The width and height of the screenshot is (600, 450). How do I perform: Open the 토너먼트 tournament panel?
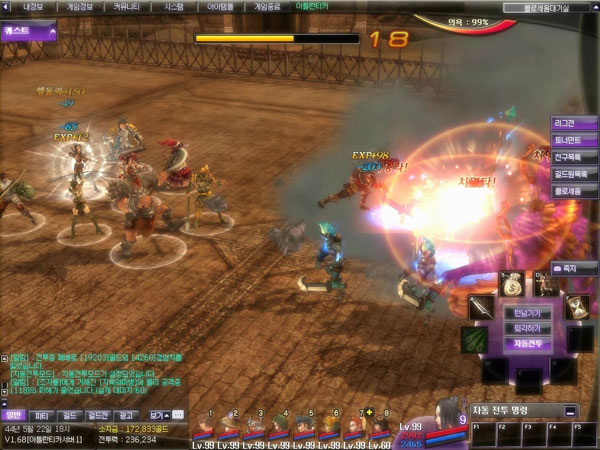click(573, 140)
